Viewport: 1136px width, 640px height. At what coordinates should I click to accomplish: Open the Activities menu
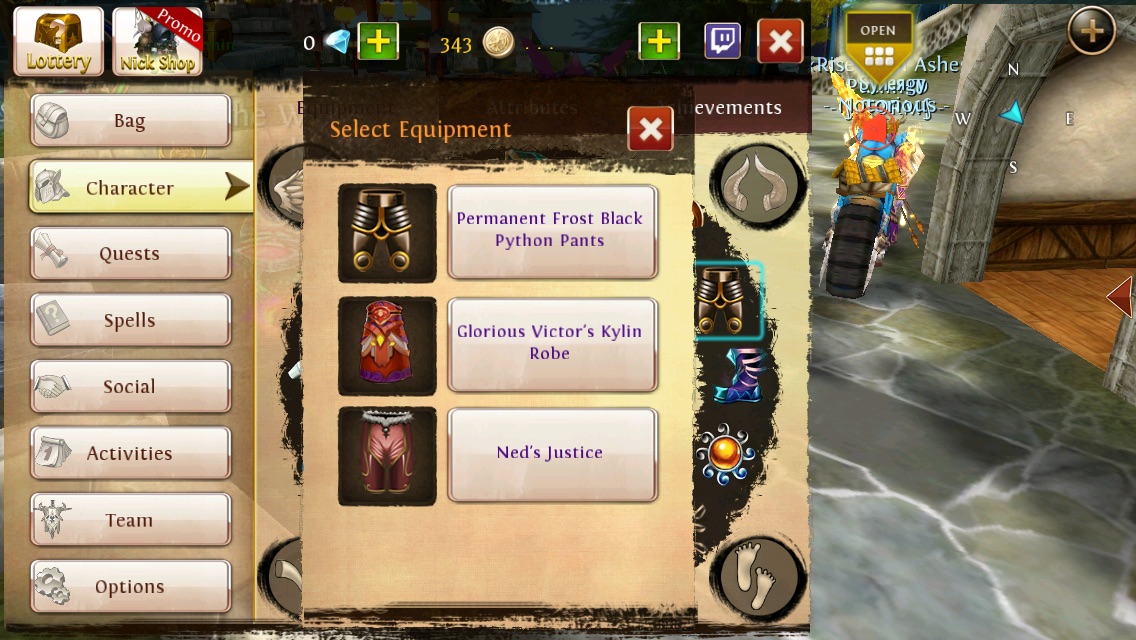[x=131, y=454]
